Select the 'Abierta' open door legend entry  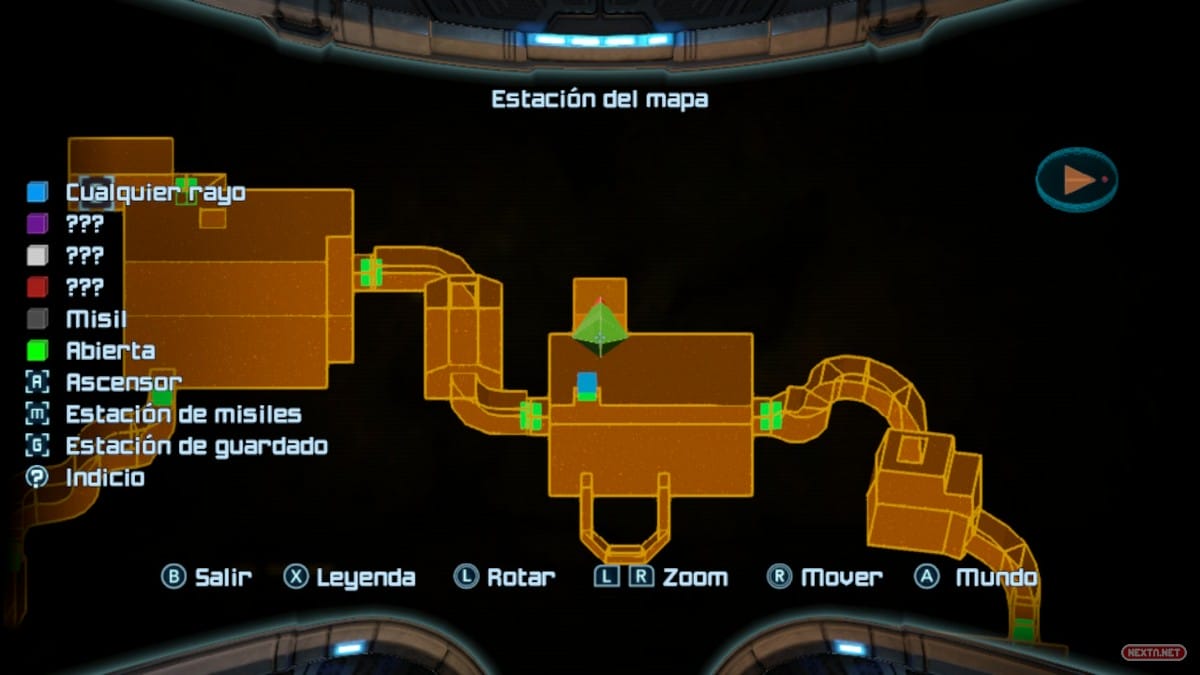click(x=110, y=351)
